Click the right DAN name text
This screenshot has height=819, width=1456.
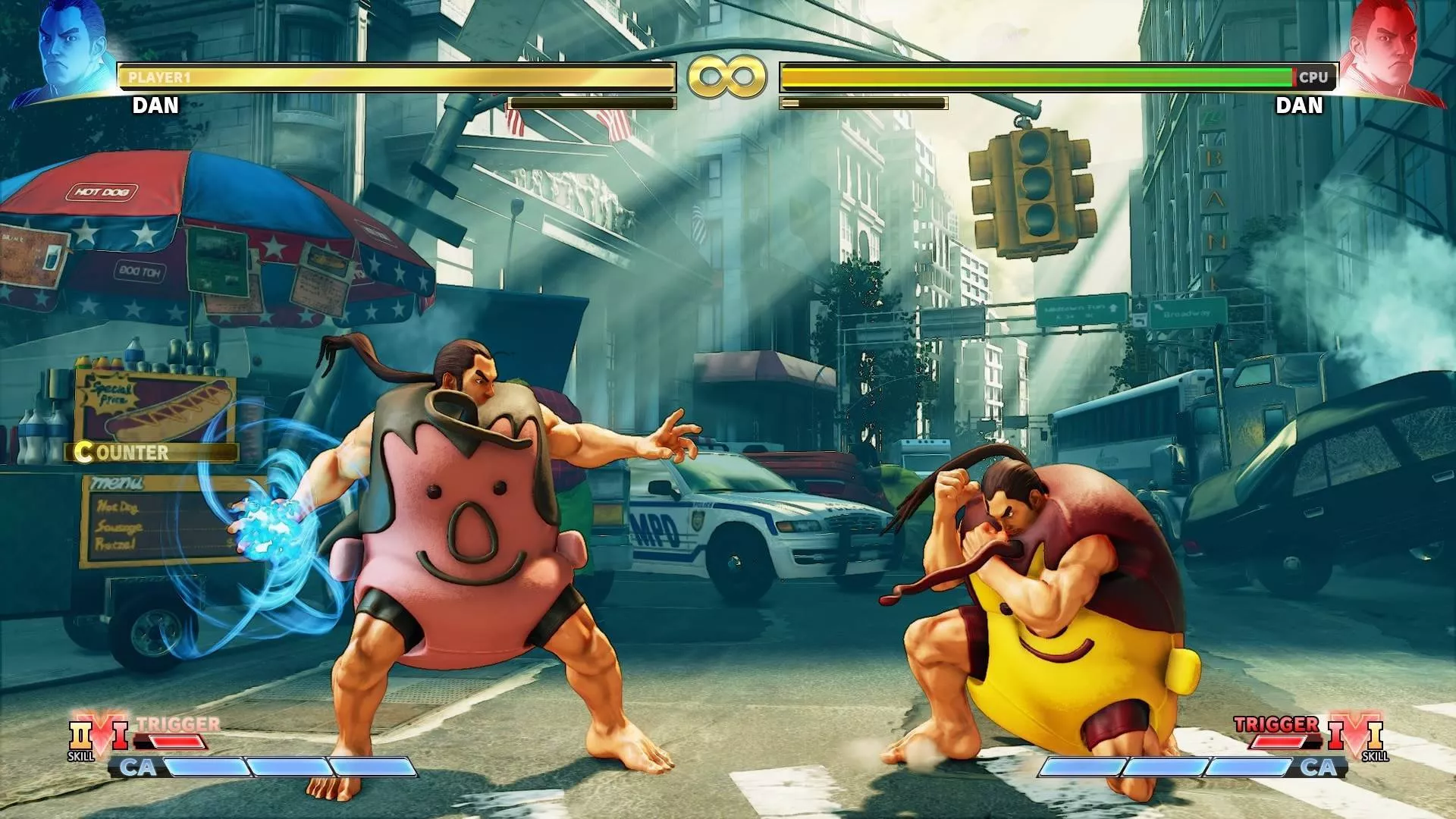pyautogui.click(x=1298, y=104)
